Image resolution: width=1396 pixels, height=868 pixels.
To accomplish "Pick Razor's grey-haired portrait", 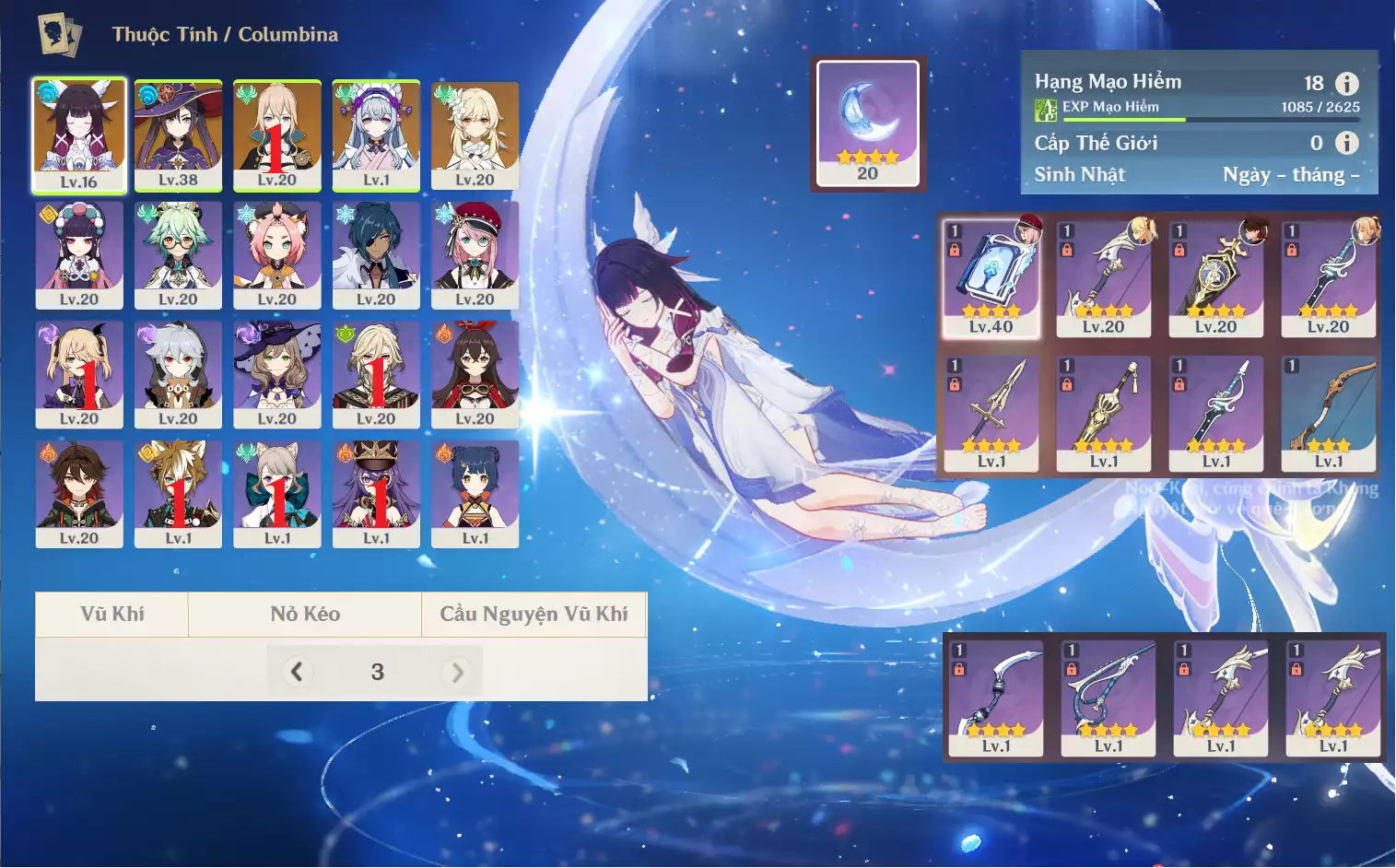I will [x=178, y=373].
